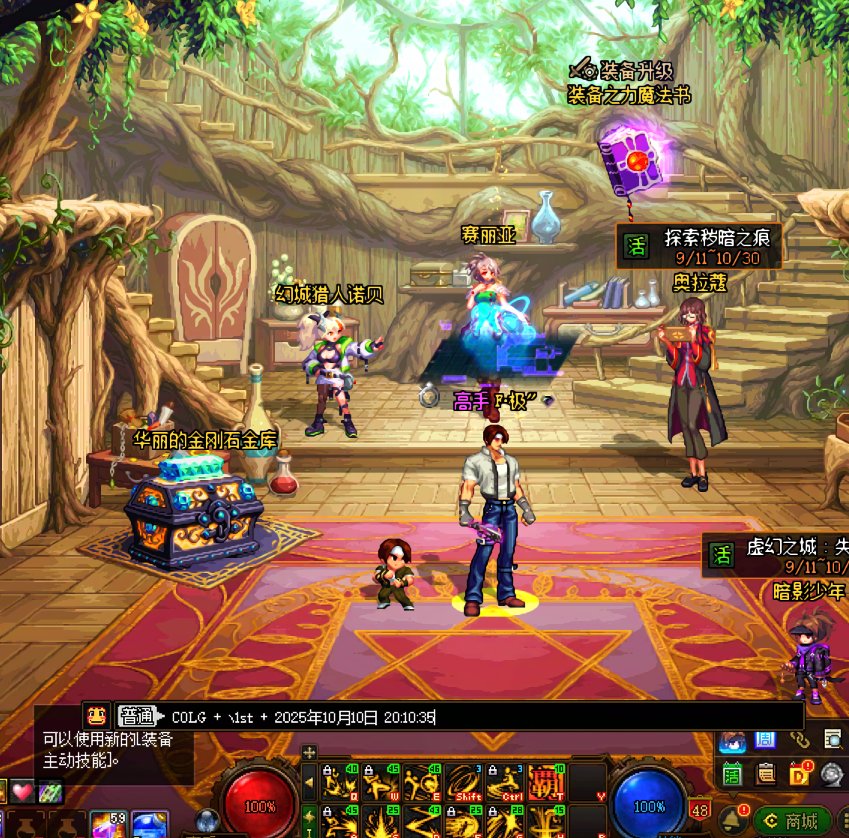
Task: Open the chat emoji face icon
Action: [97, 716]
